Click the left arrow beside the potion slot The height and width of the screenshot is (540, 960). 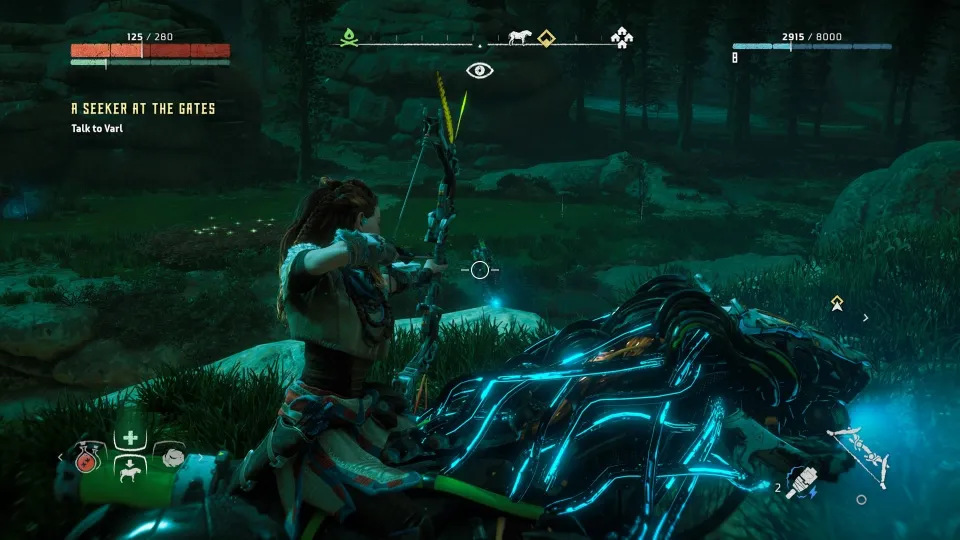[x=59, y=458]
